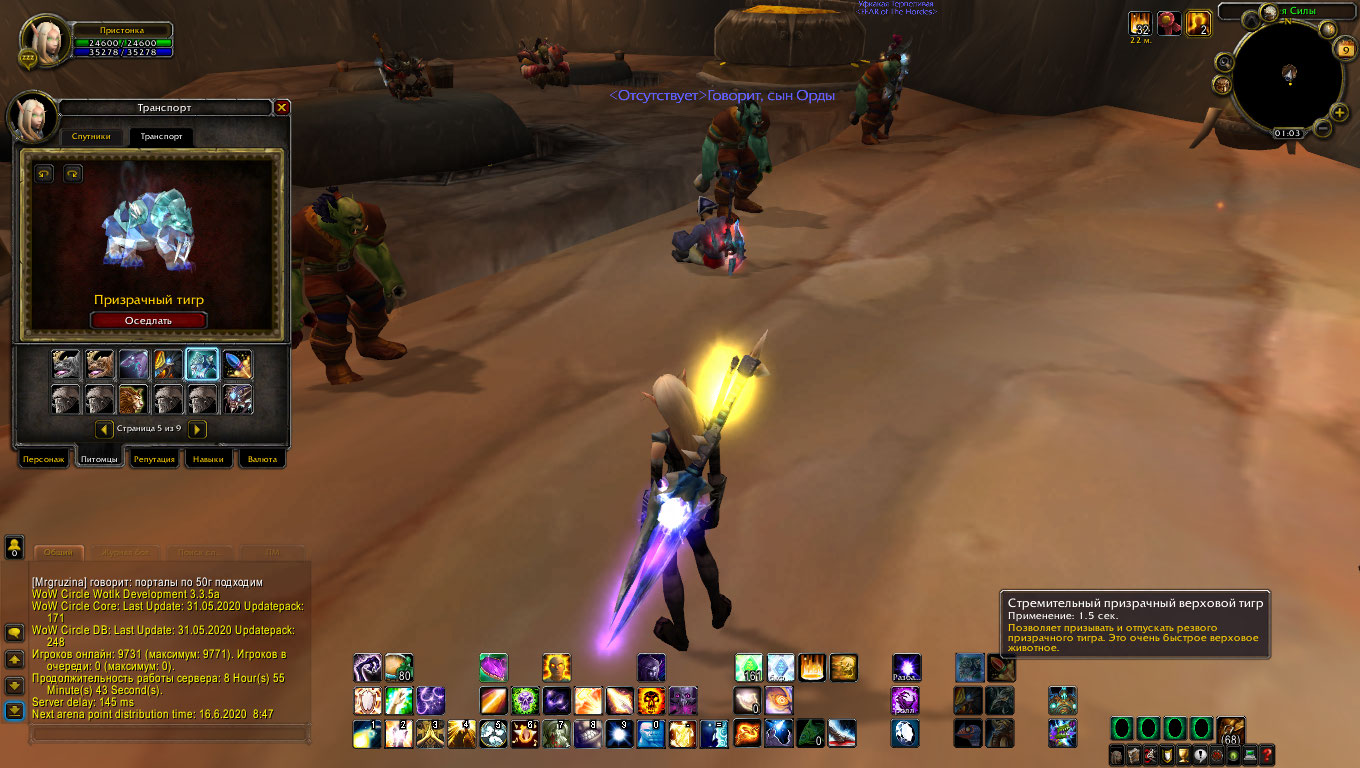
Task: Show the Валюта tab
Action: [262, 459]
